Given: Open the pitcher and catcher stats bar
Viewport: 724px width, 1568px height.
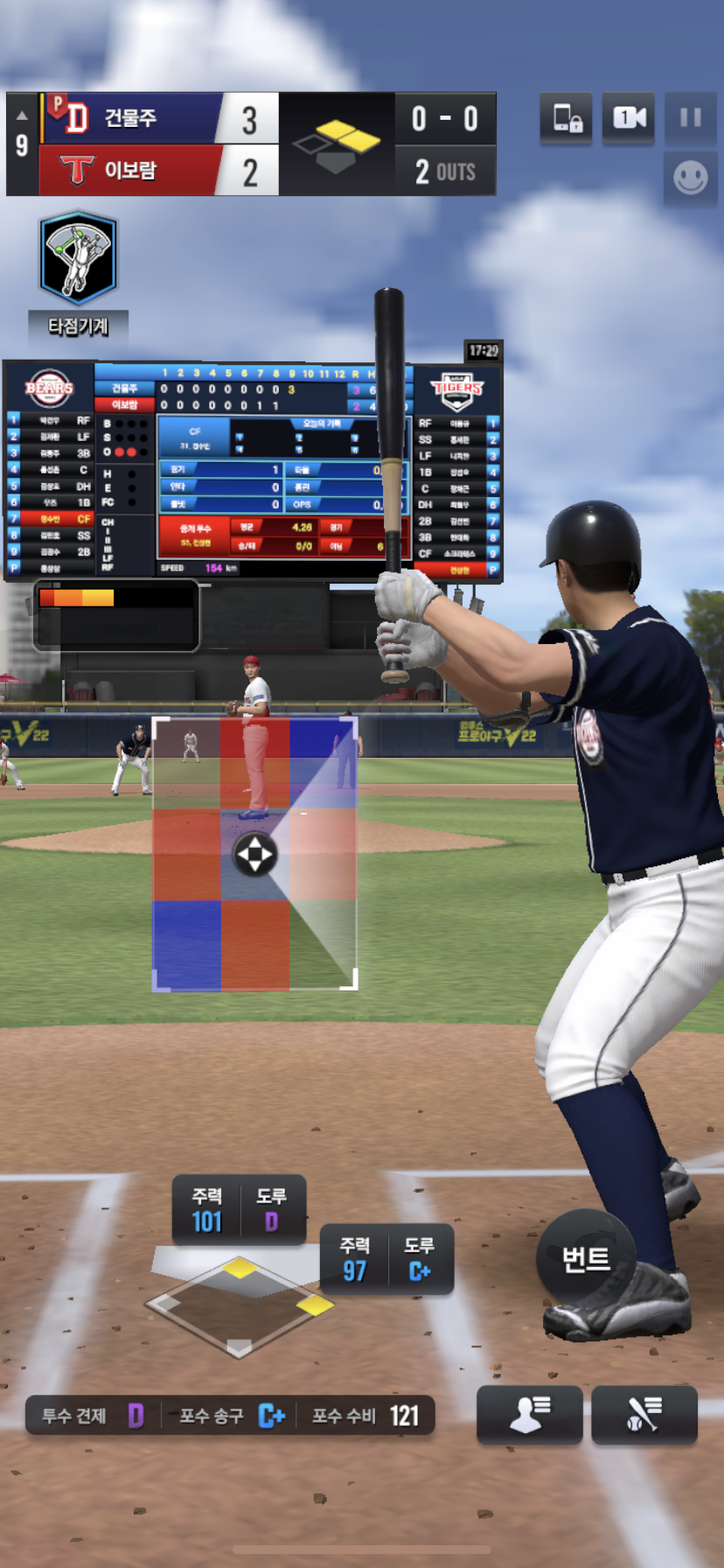Looking at the screenshot, I should click(230, 1415).
